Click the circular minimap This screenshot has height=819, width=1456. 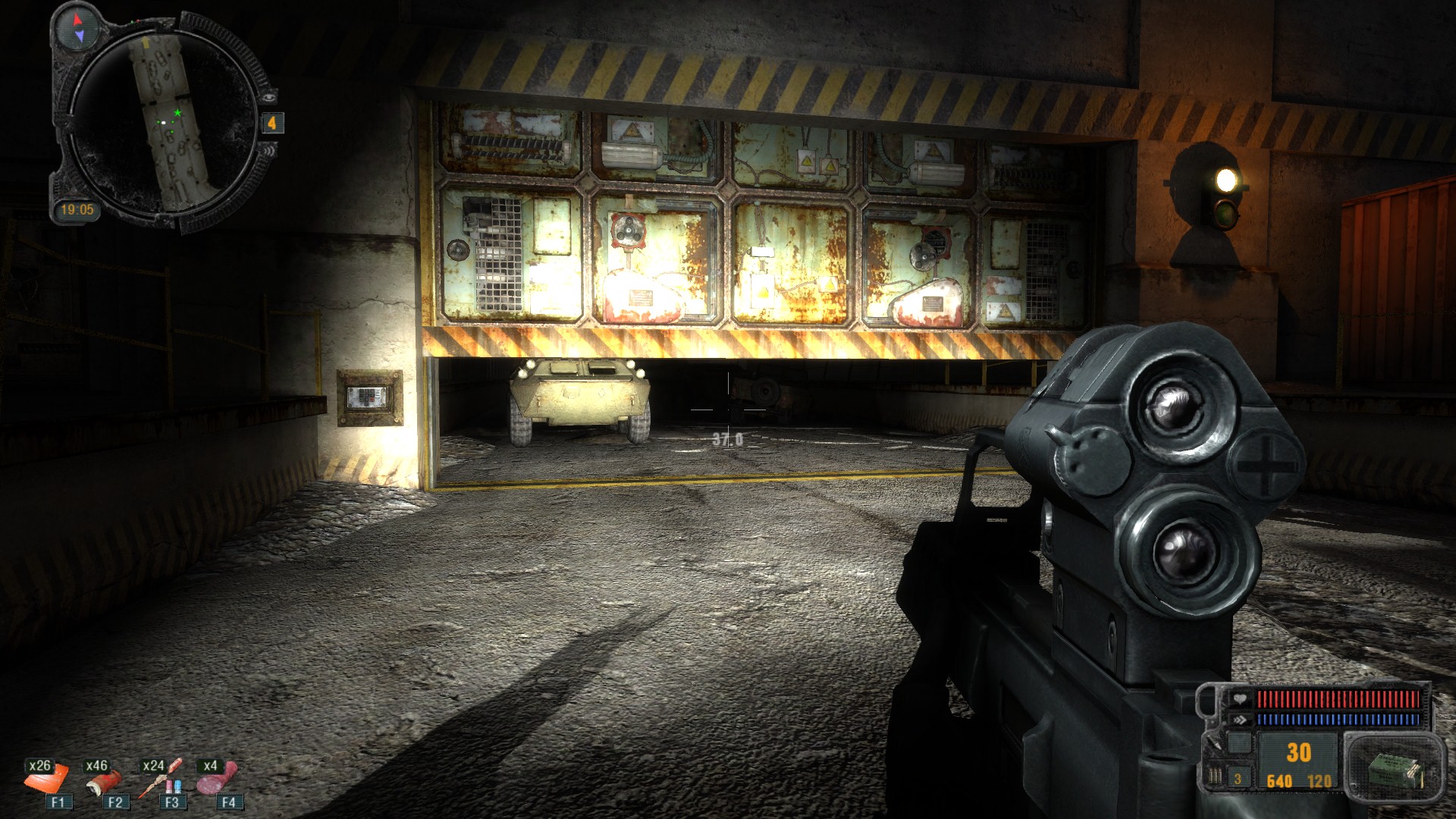[165, 121]
